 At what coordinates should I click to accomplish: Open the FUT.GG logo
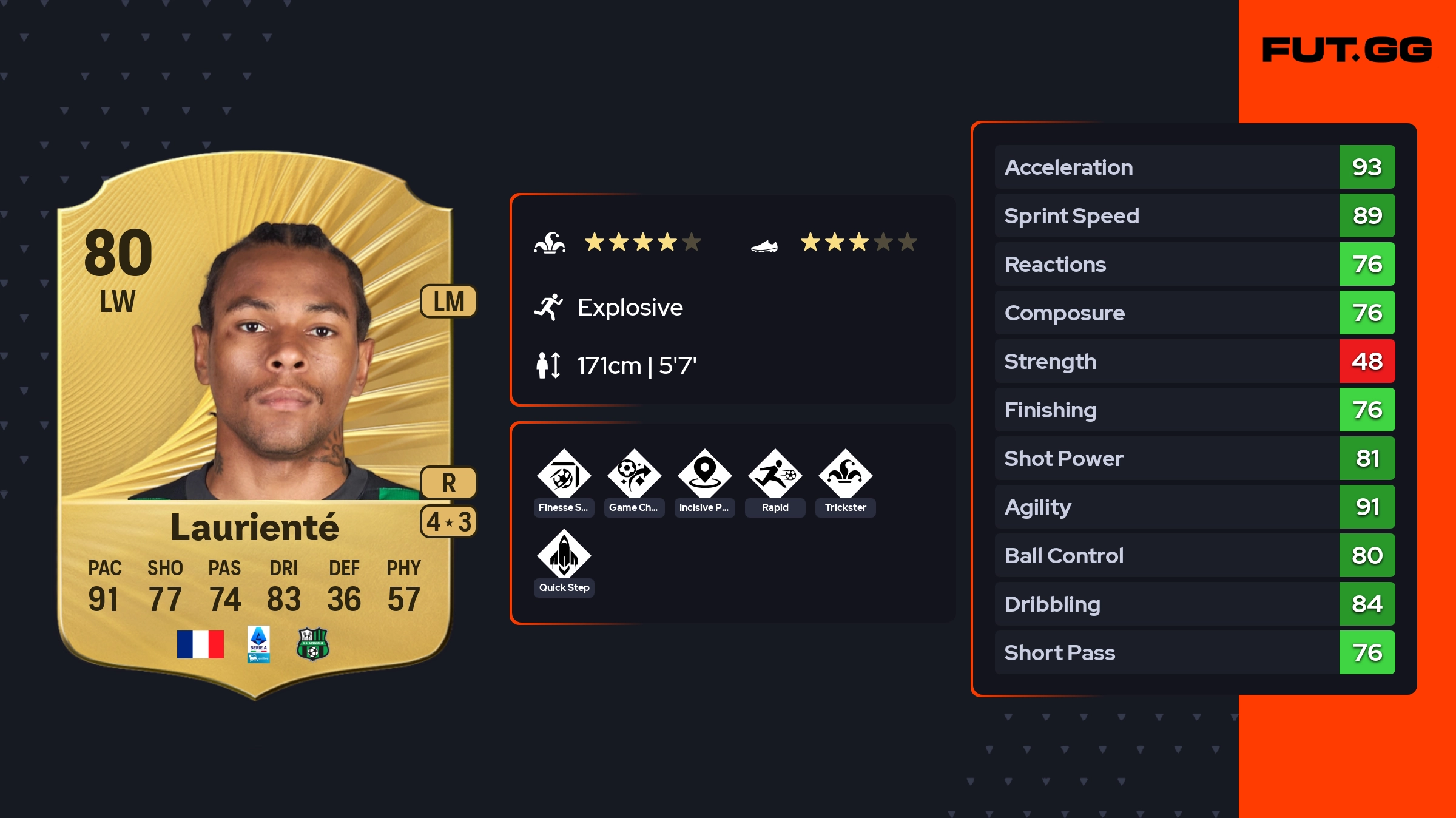[1347, 50]
